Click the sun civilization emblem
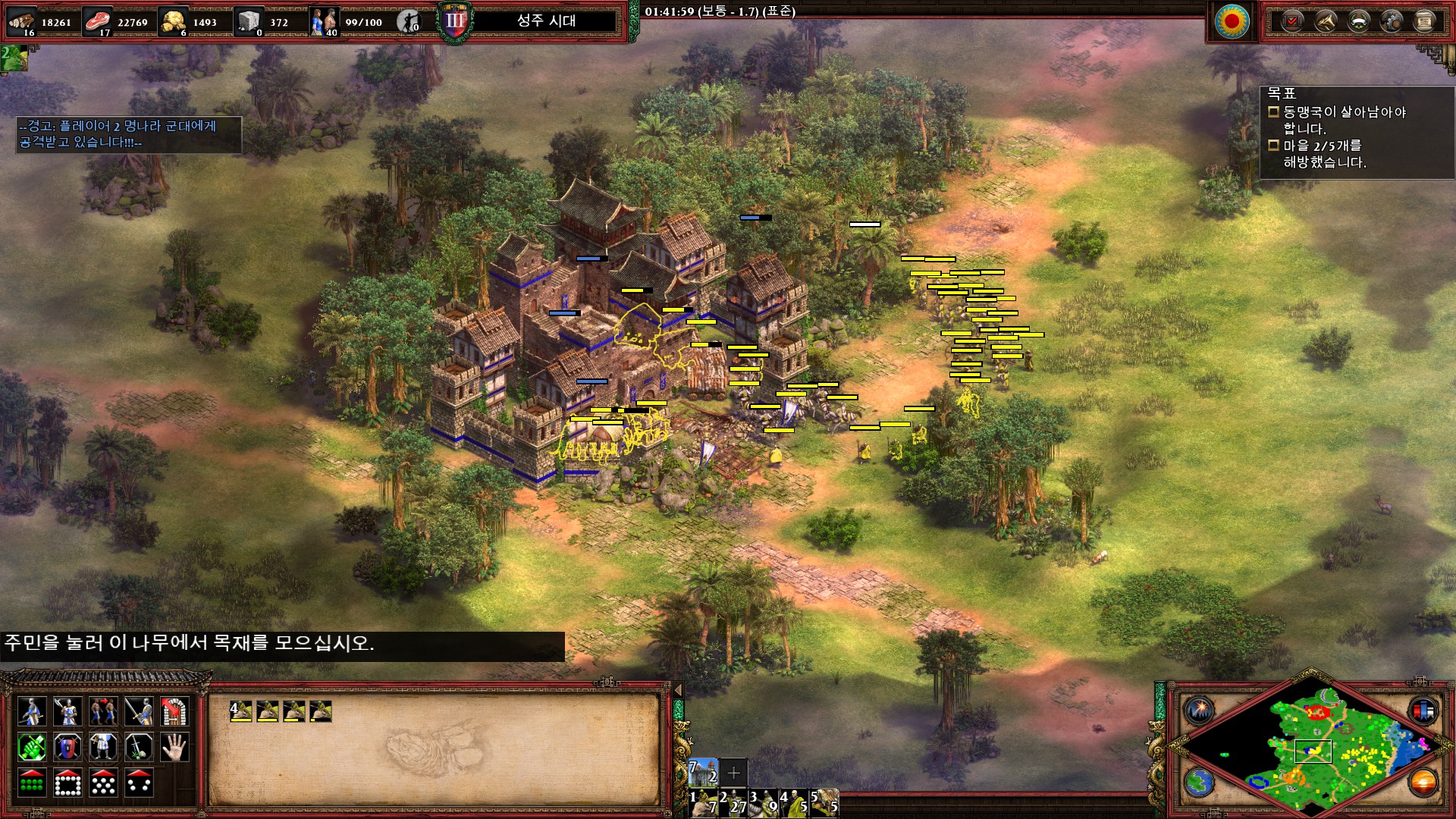Screen dimensions: 1456x819 [1232, 21]
